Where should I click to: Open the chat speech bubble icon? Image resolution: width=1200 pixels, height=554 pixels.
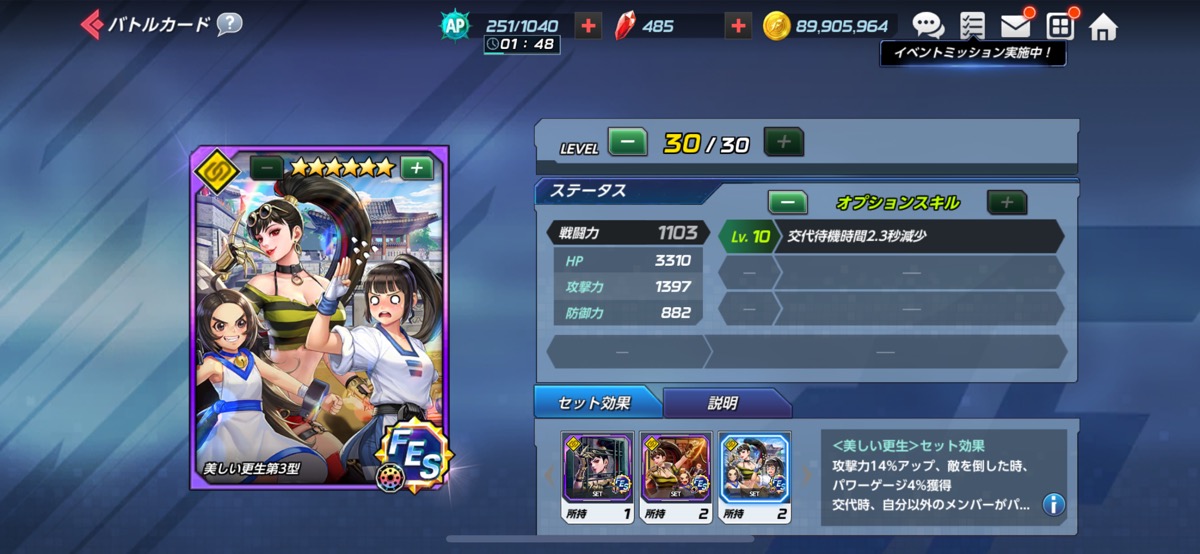point(927,26)
